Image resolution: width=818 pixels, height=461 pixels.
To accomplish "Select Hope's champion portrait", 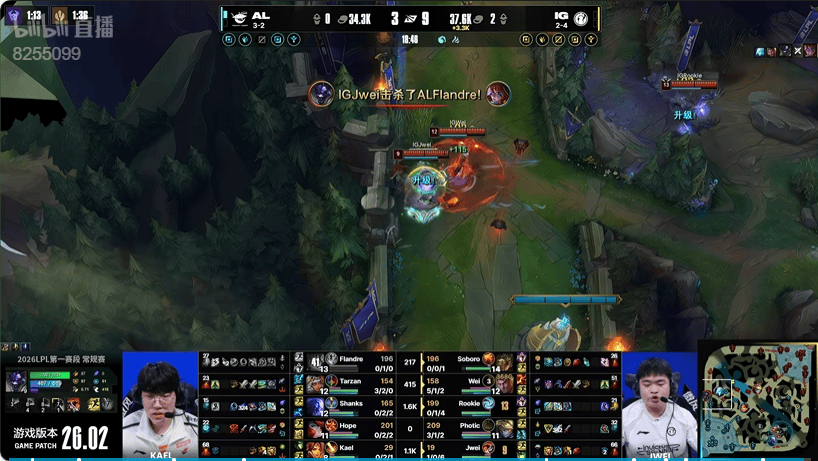I will tap(316, 429).
